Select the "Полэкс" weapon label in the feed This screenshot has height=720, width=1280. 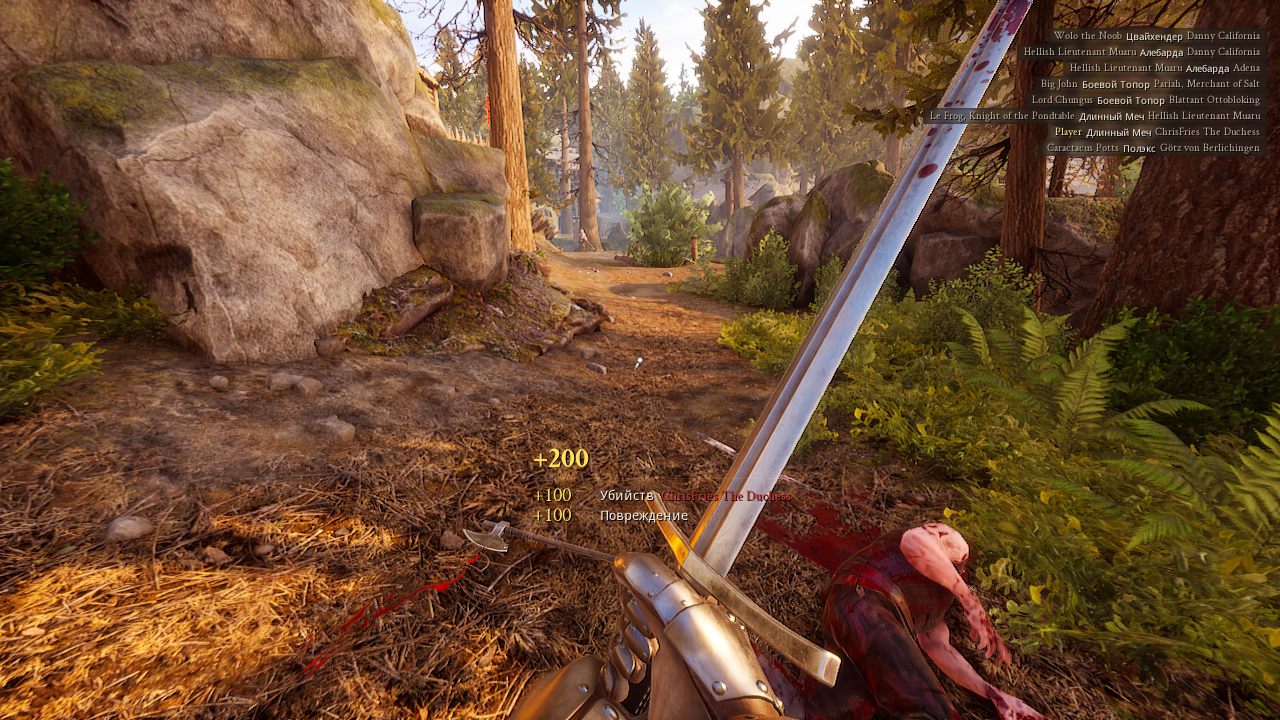(1137, 148)
